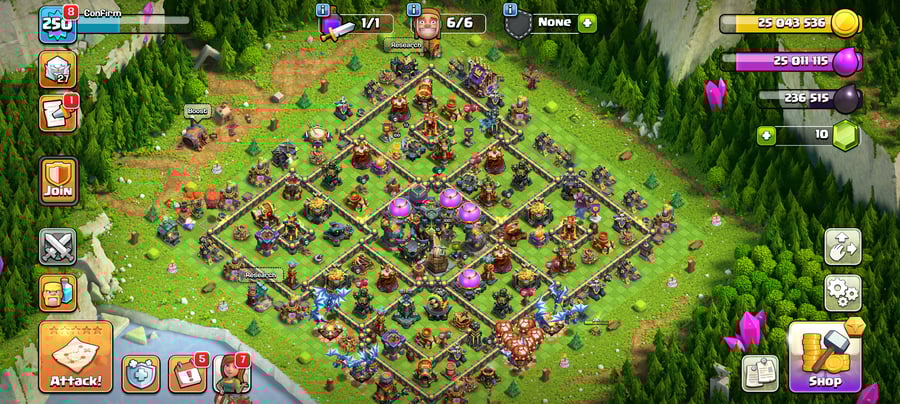Open the Shop menu
Viewport: 900px width, 404px height.
click(x=825, y=356)
